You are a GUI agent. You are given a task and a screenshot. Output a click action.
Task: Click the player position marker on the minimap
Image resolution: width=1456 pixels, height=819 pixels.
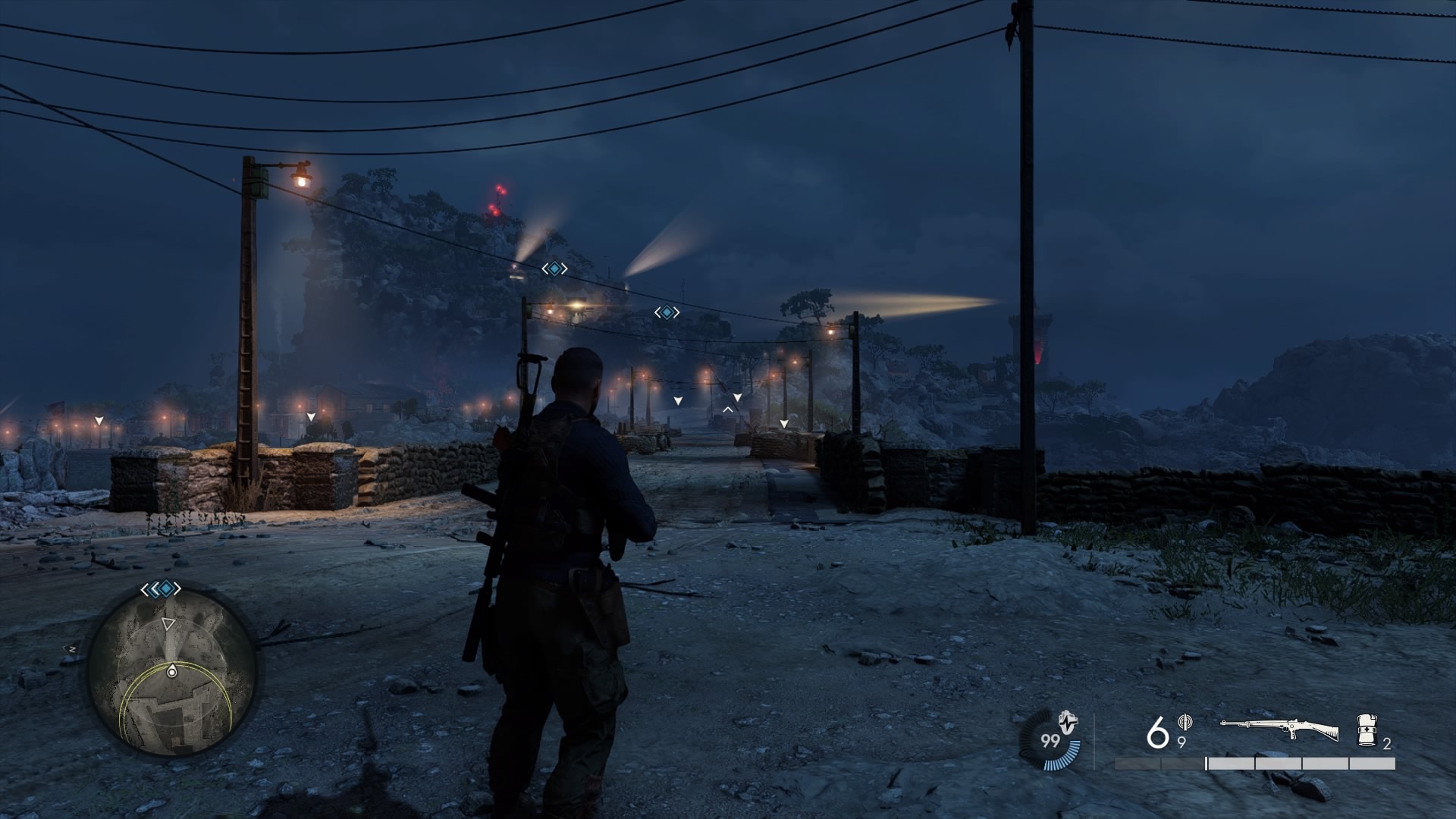tap(172, 672)
